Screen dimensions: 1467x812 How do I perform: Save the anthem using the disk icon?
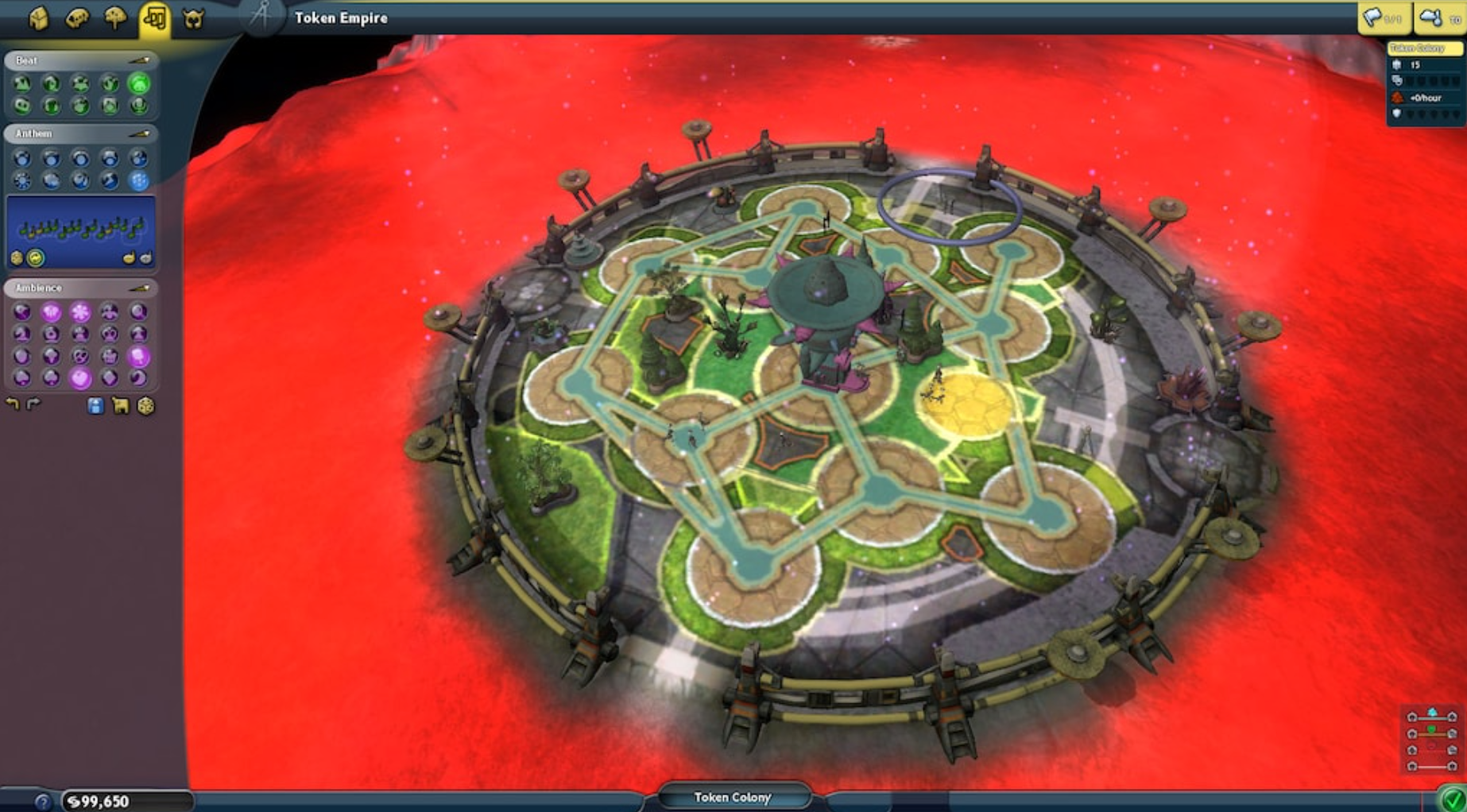(95, 405)
